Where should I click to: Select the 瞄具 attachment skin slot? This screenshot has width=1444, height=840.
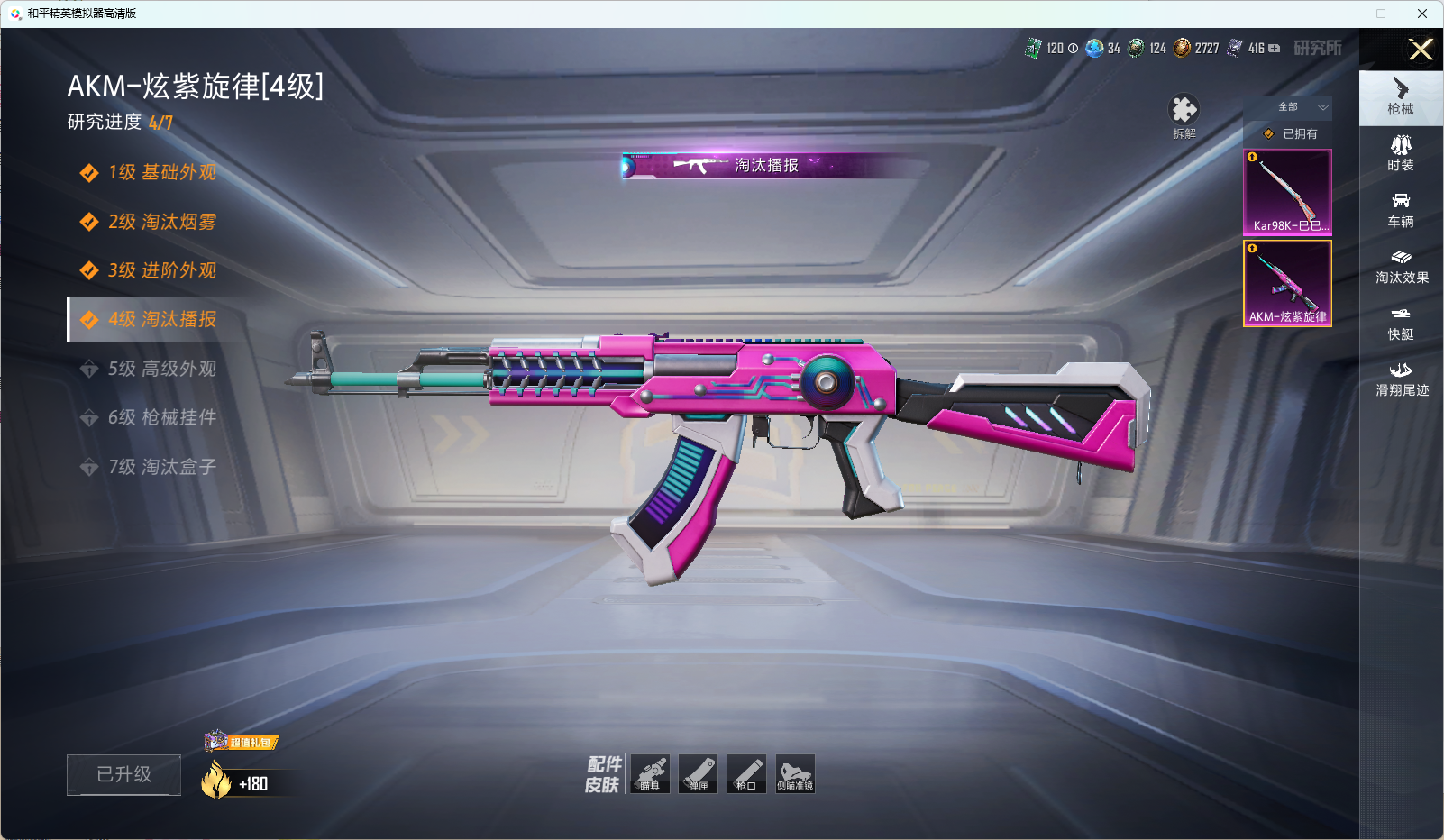(650, 774)
